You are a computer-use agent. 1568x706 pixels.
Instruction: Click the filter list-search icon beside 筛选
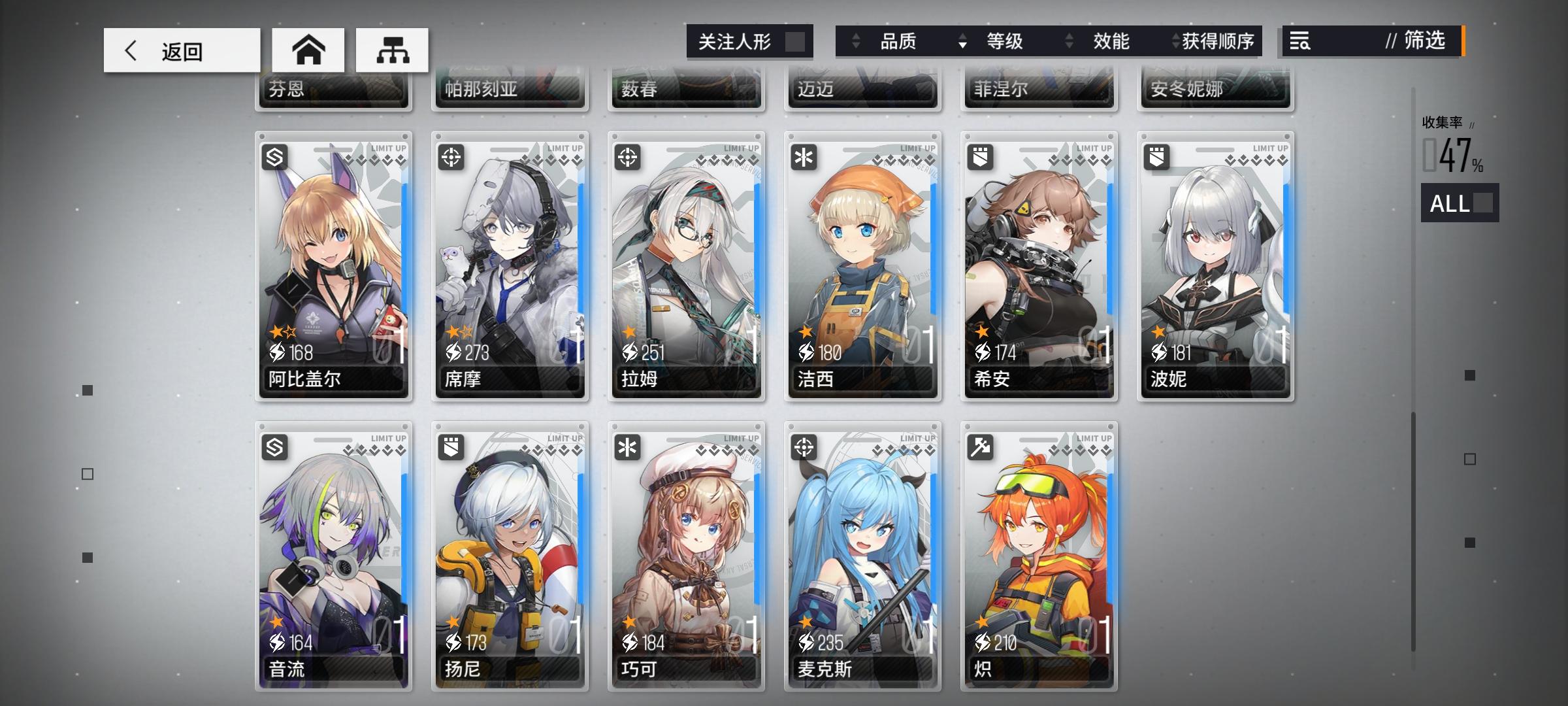tap(1300, 41)
